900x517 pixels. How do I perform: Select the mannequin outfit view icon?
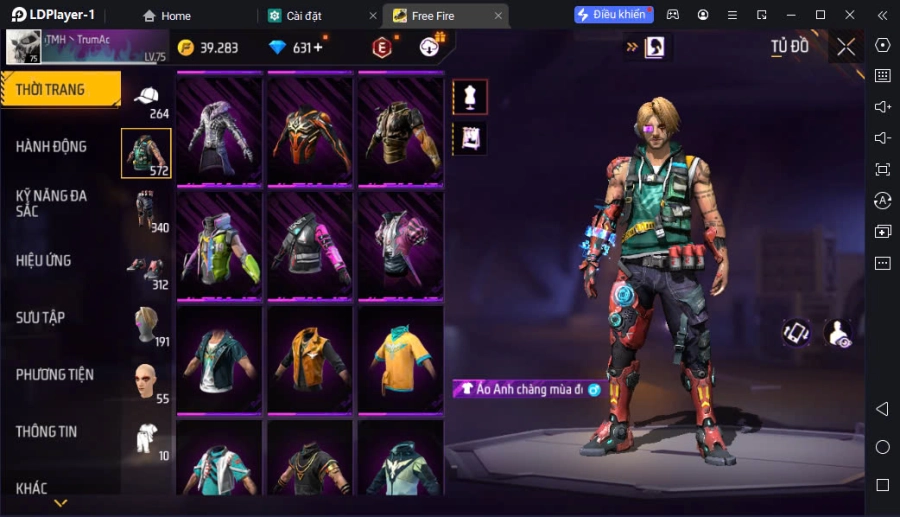470,97
